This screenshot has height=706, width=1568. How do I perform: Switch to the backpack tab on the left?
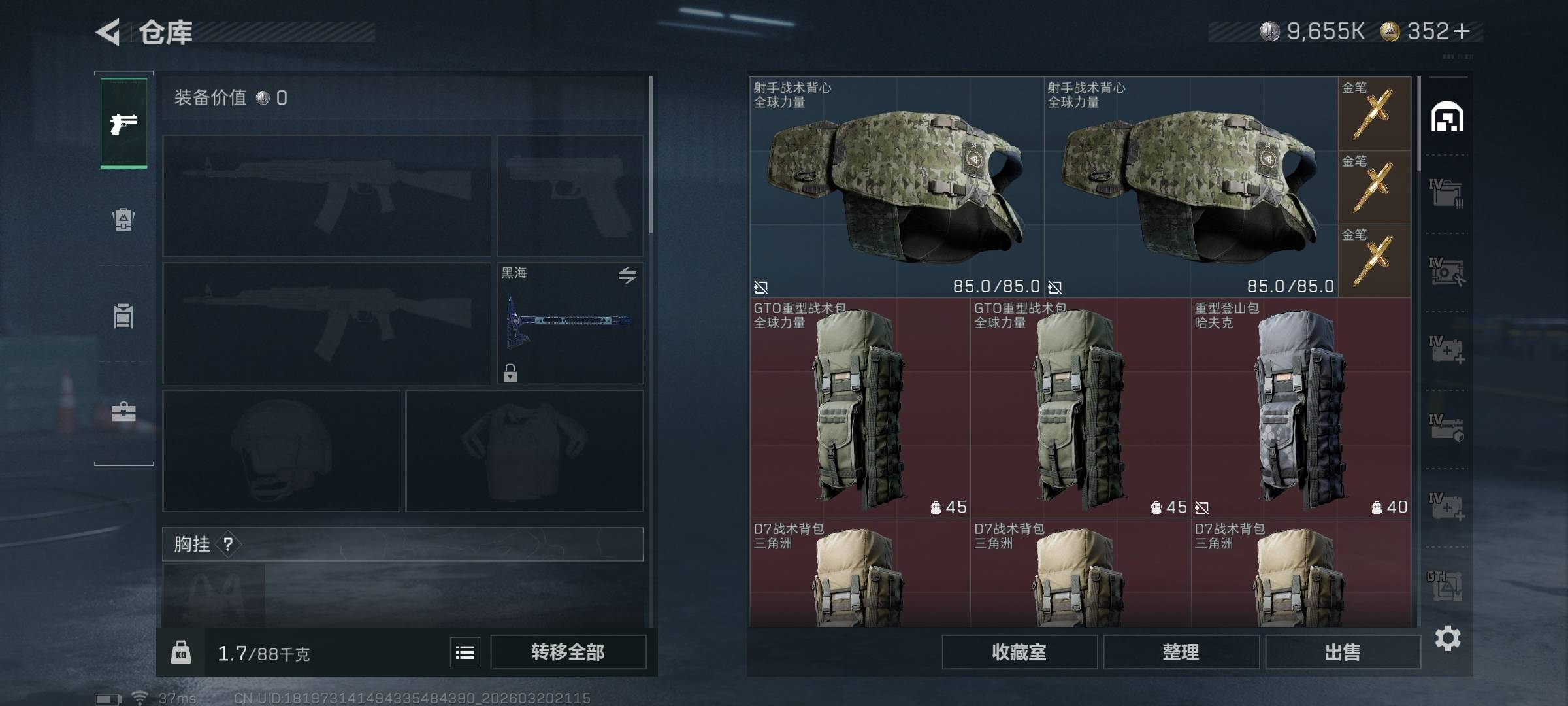(x=123, y=219)
